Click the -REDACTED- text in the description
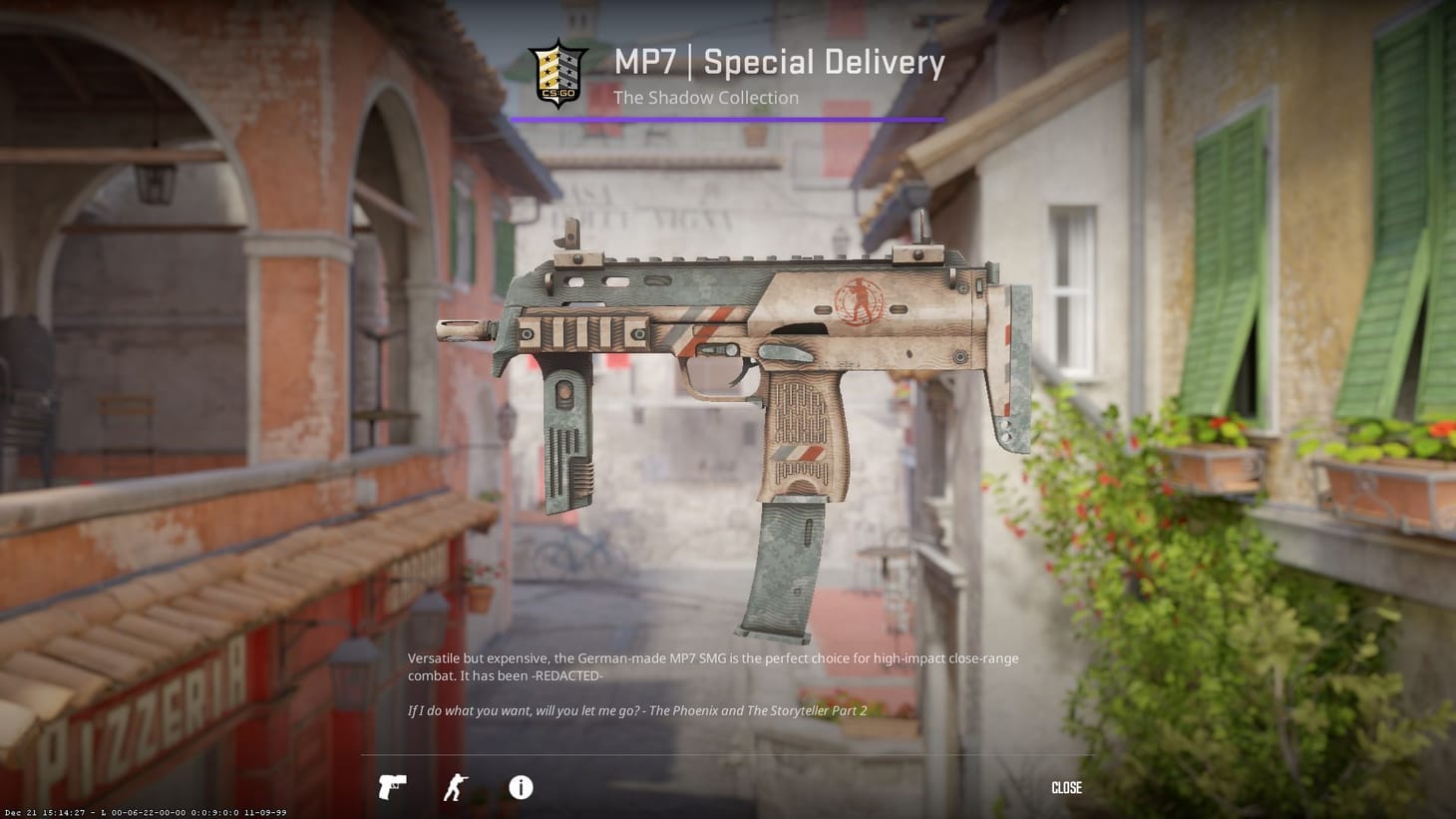Screen dimensions: 1456x819 point(568,675)
